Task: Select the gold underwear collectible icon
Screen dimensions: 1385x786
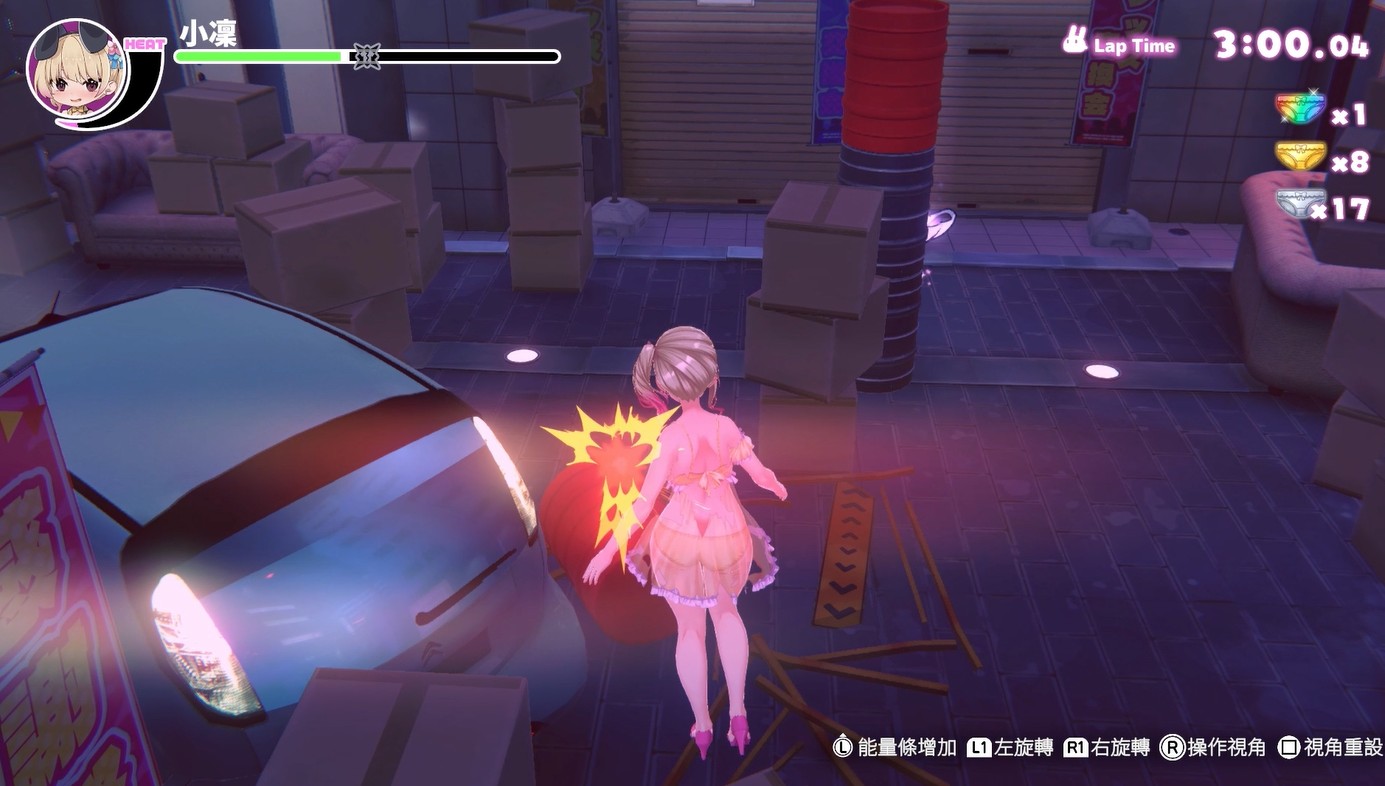Action: (x=1300, y=156)
